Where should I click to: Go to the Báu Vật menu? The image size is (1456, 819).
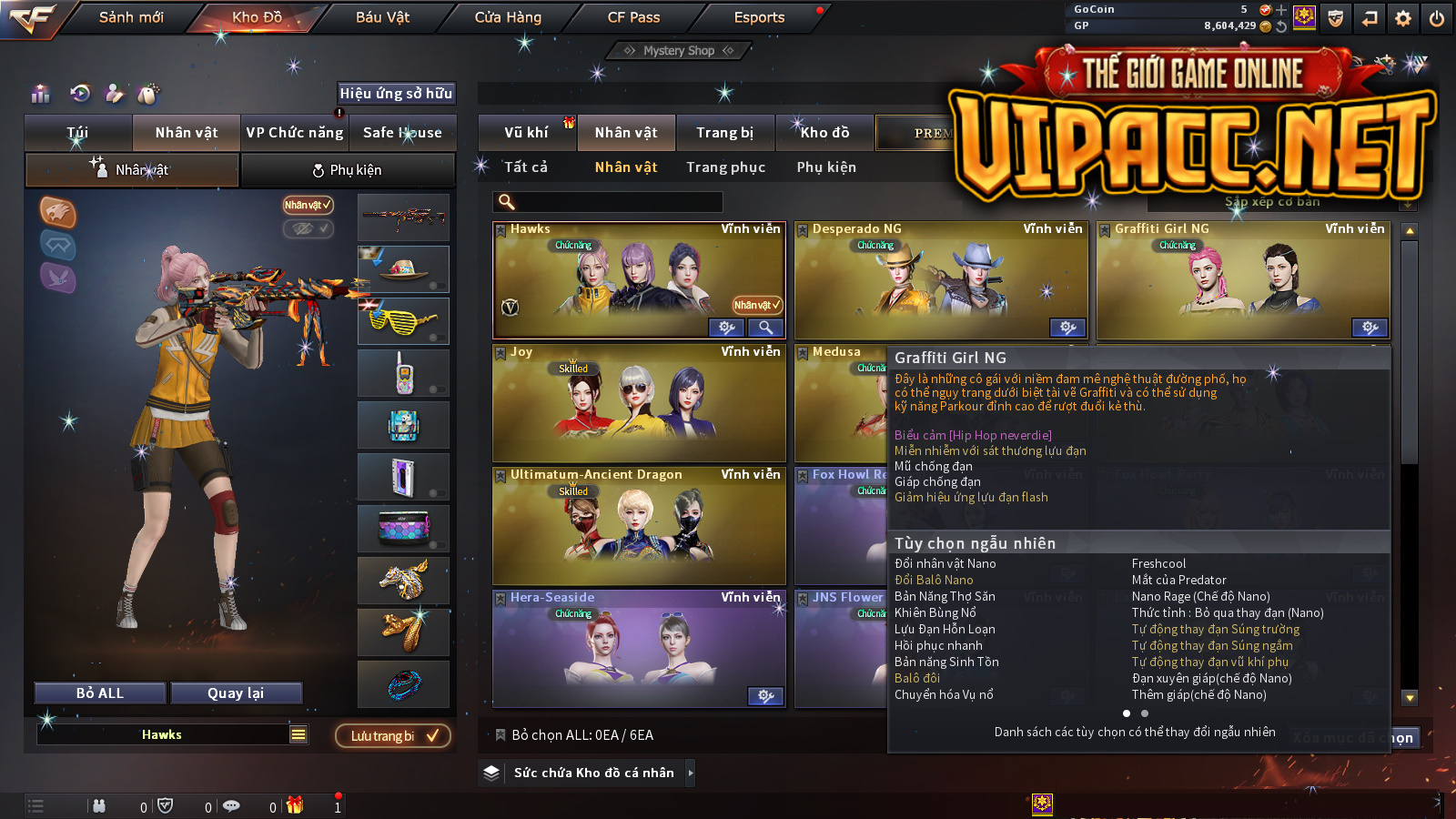click(x=382, y=17)
